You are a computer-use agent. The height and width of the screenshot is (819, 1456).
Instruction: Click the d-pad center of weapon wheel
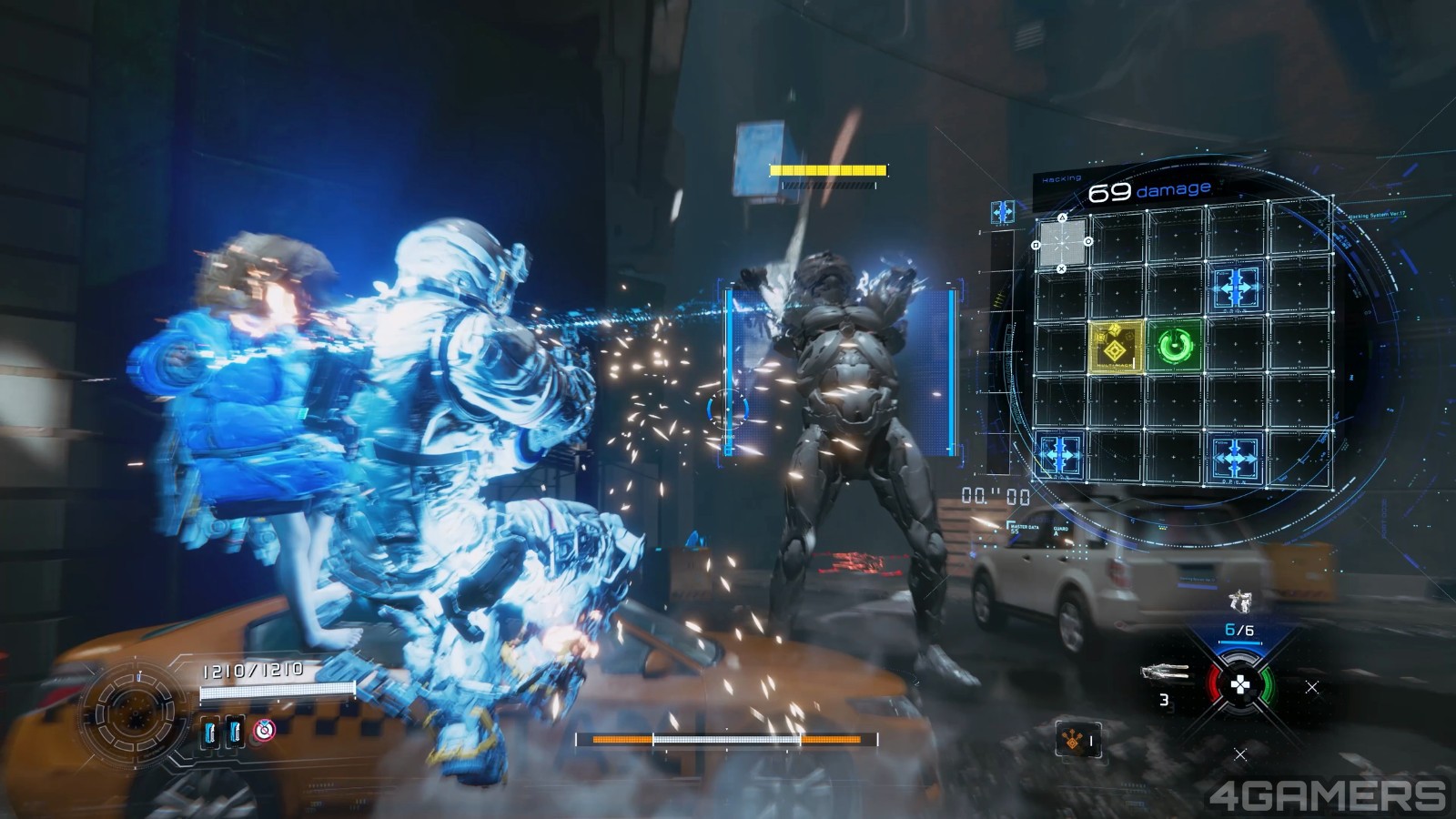pos(1239,684)
